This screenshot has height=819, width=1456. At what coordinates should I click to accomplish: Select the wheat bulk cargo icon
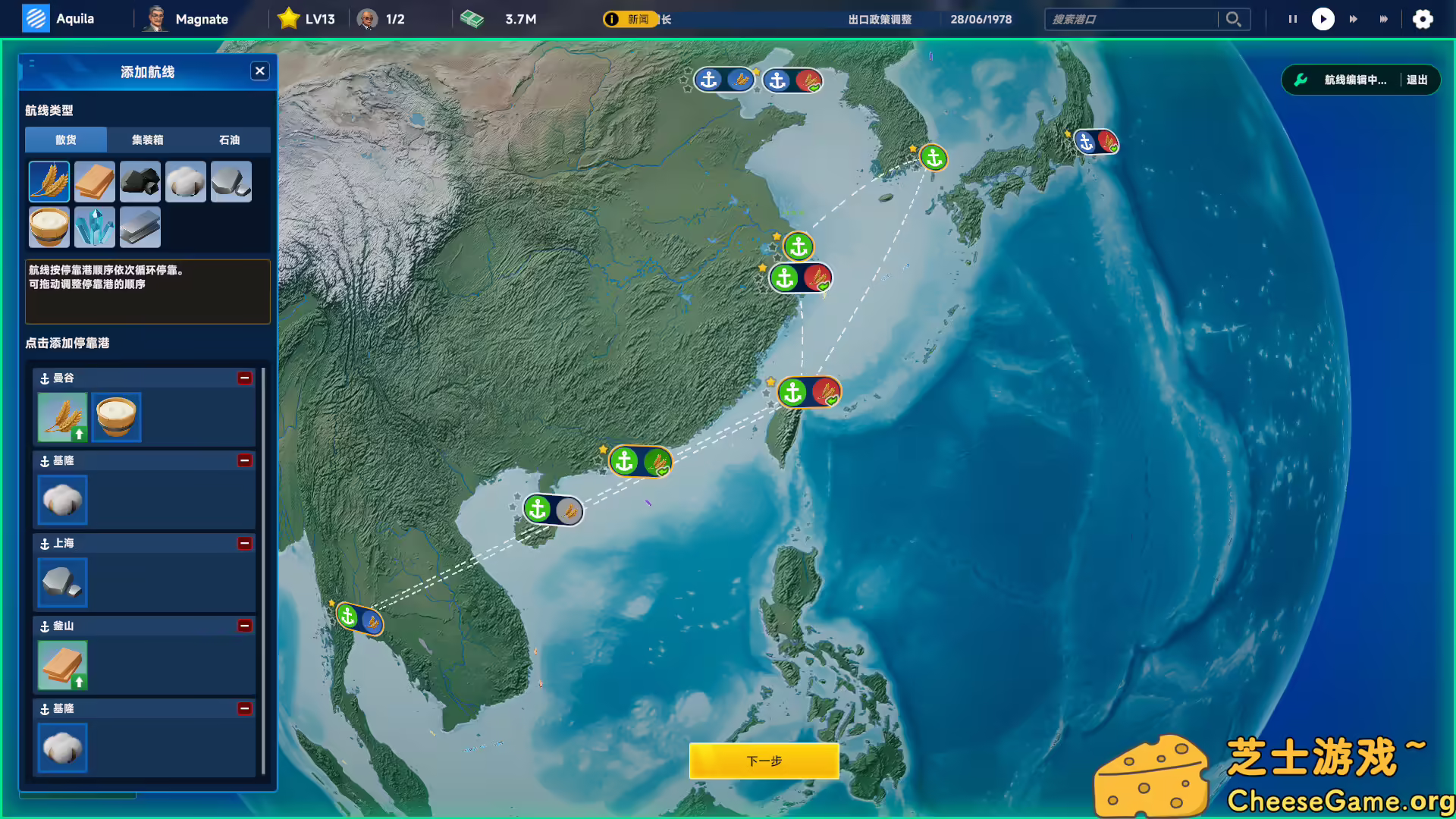coord(49,181)
